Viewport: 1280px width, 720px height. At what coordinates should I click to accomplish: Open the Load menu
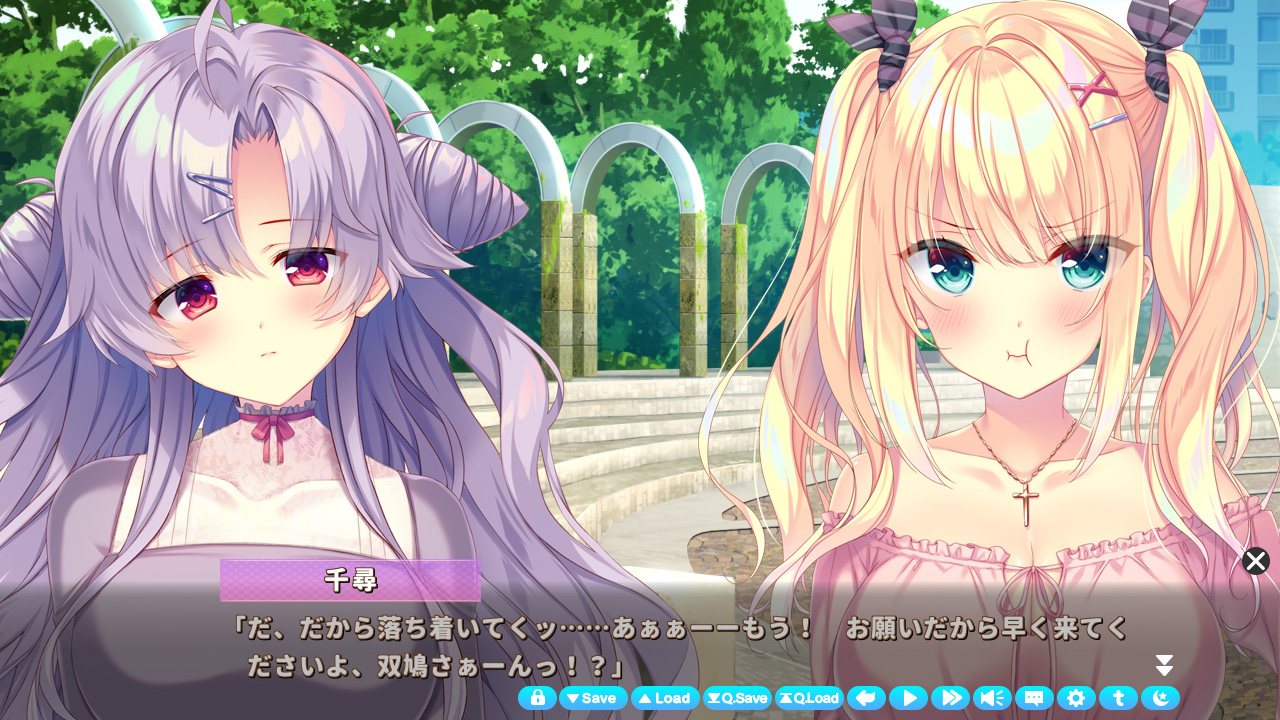tap(665, 698)
